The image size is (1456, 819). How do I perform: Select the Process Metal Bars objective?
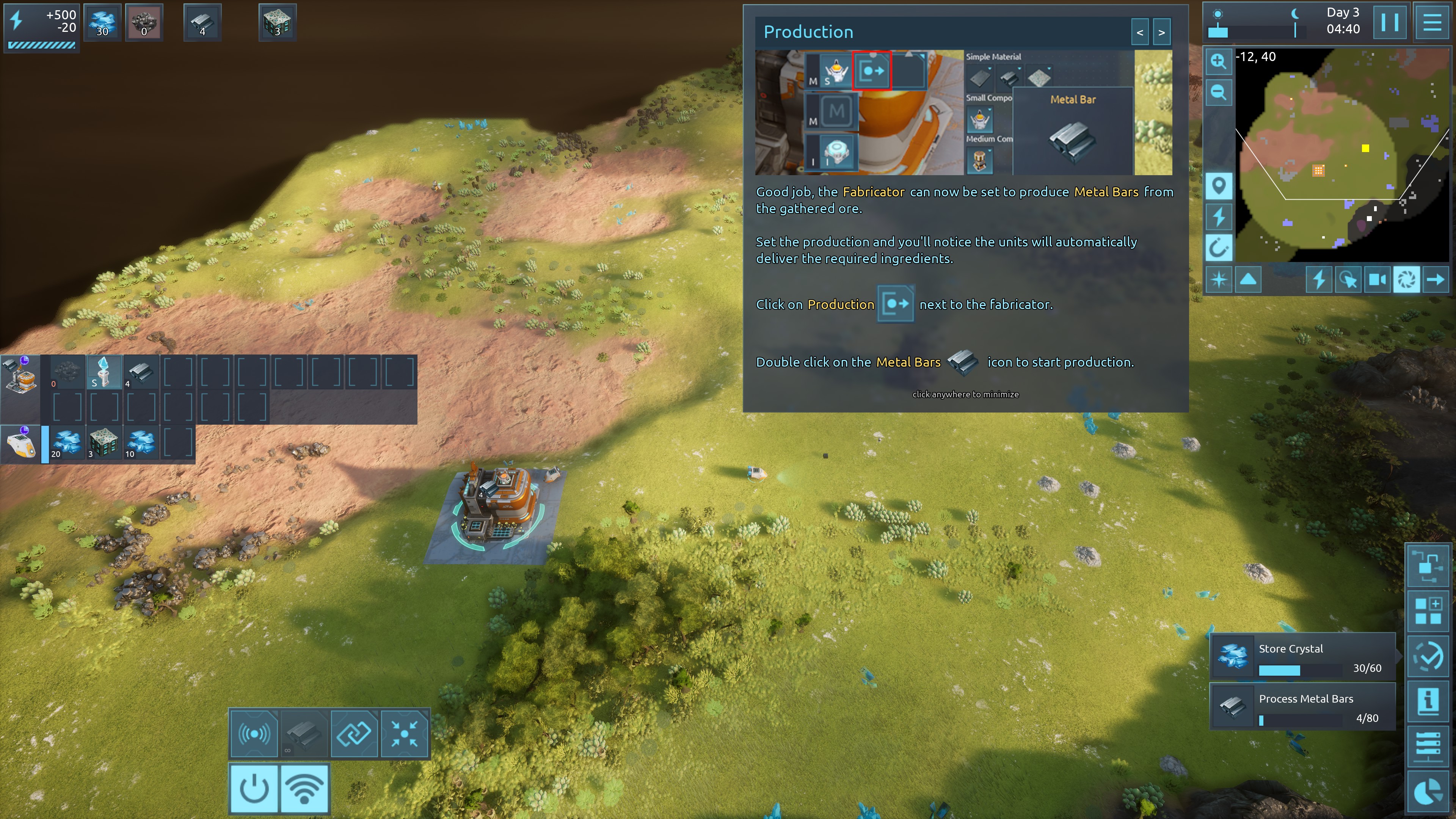pos(1302,706)
